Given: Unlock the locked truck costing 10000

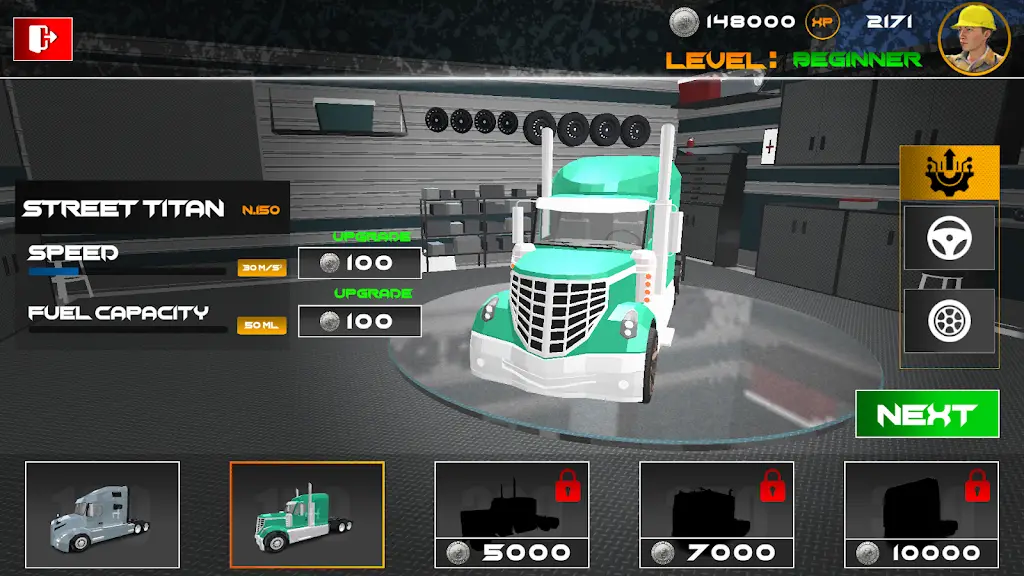Looking at the screenshot, I should pos(921,514).
